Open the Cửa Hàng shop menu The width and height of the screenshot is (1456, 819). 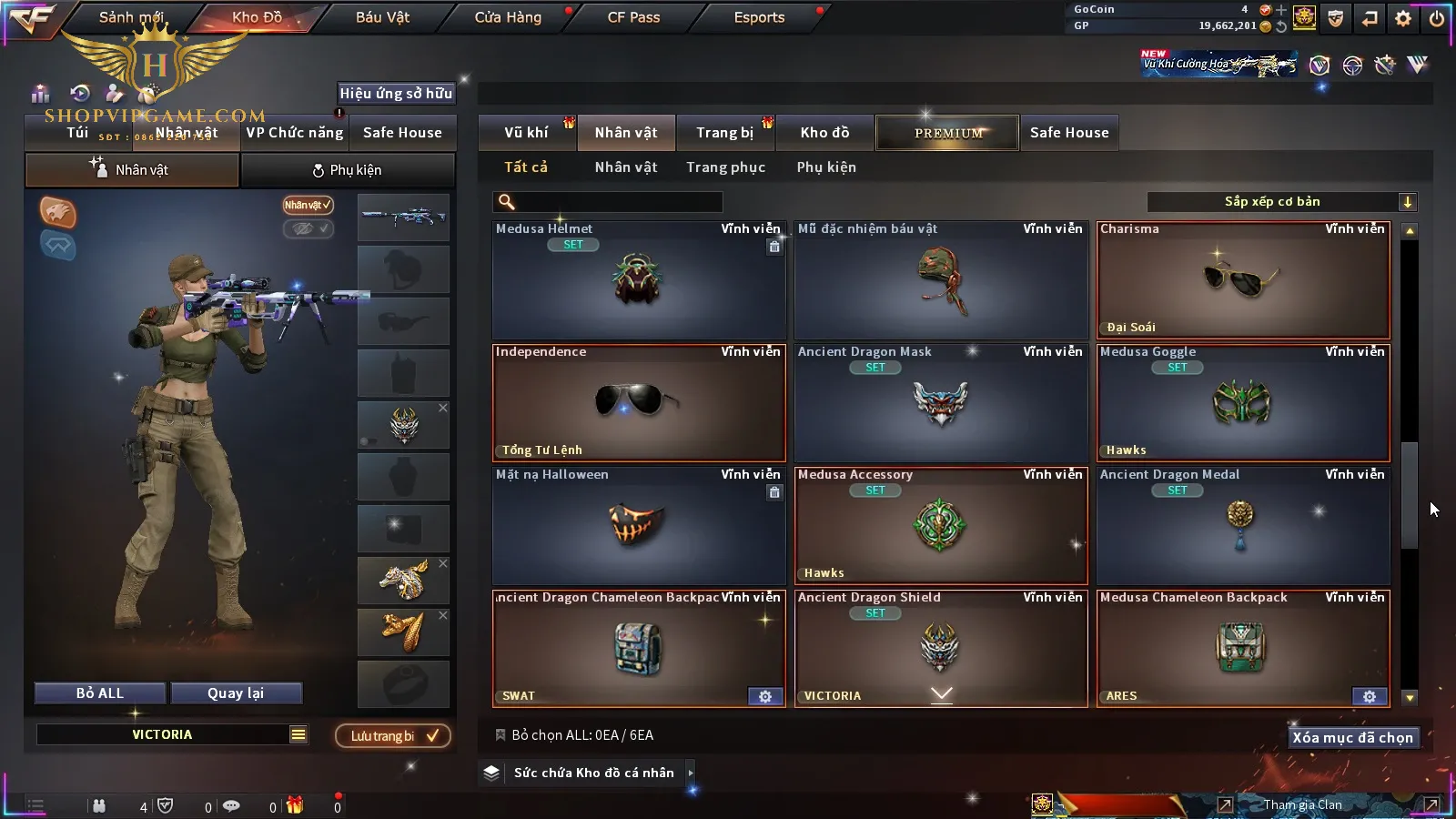point(508,17)
